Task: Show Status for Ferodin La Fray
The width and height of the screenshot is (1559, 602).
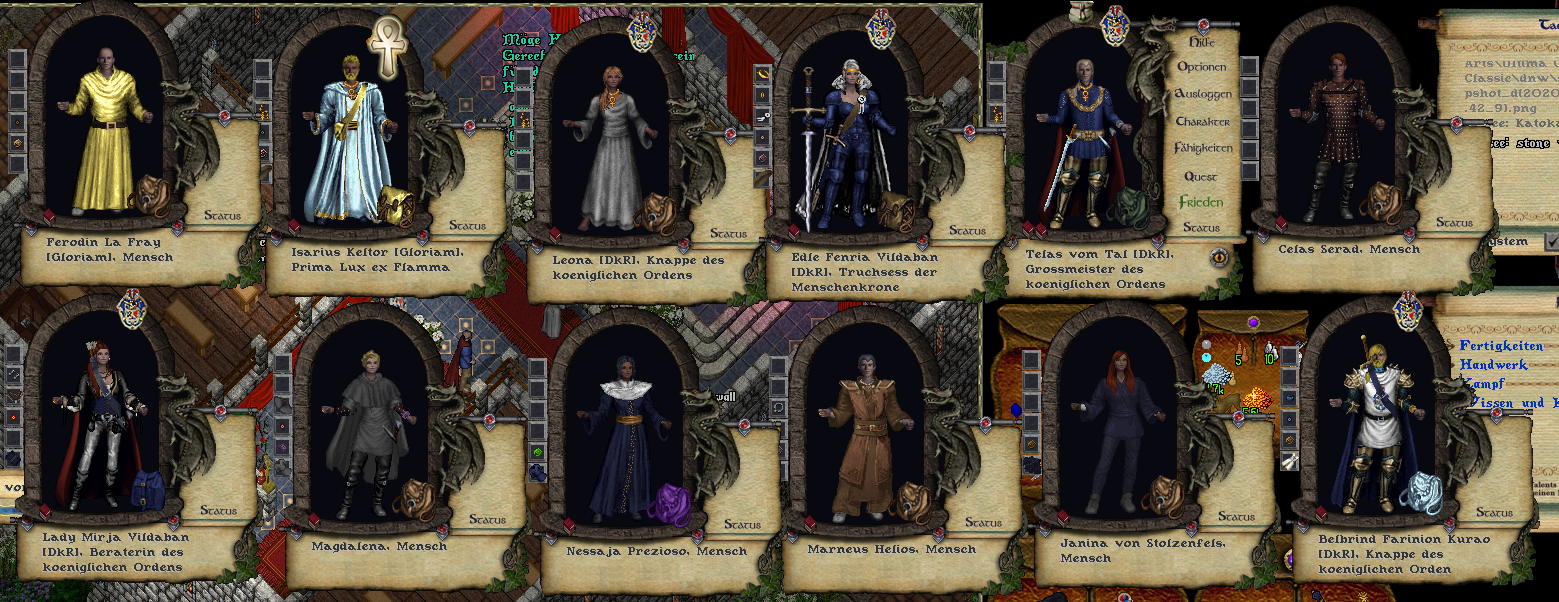Action: [x=221, y=214]
